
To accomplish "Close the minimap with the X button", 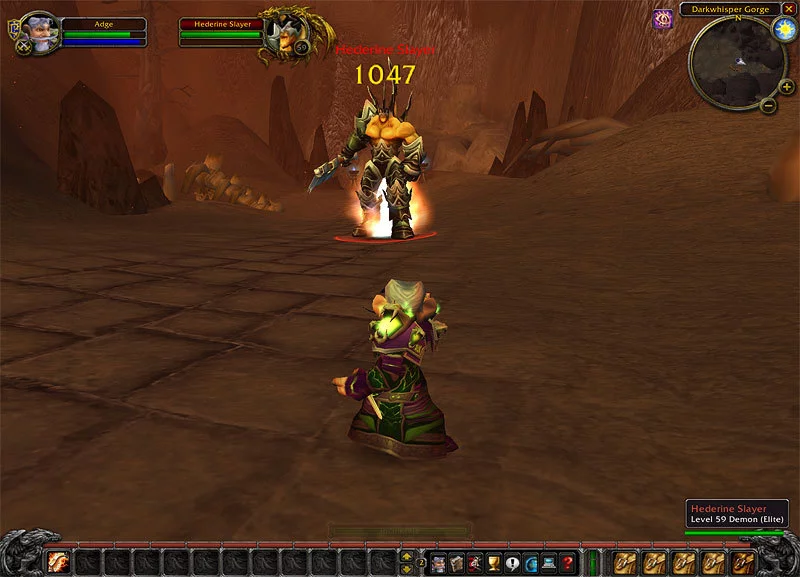I will point(789,9).
